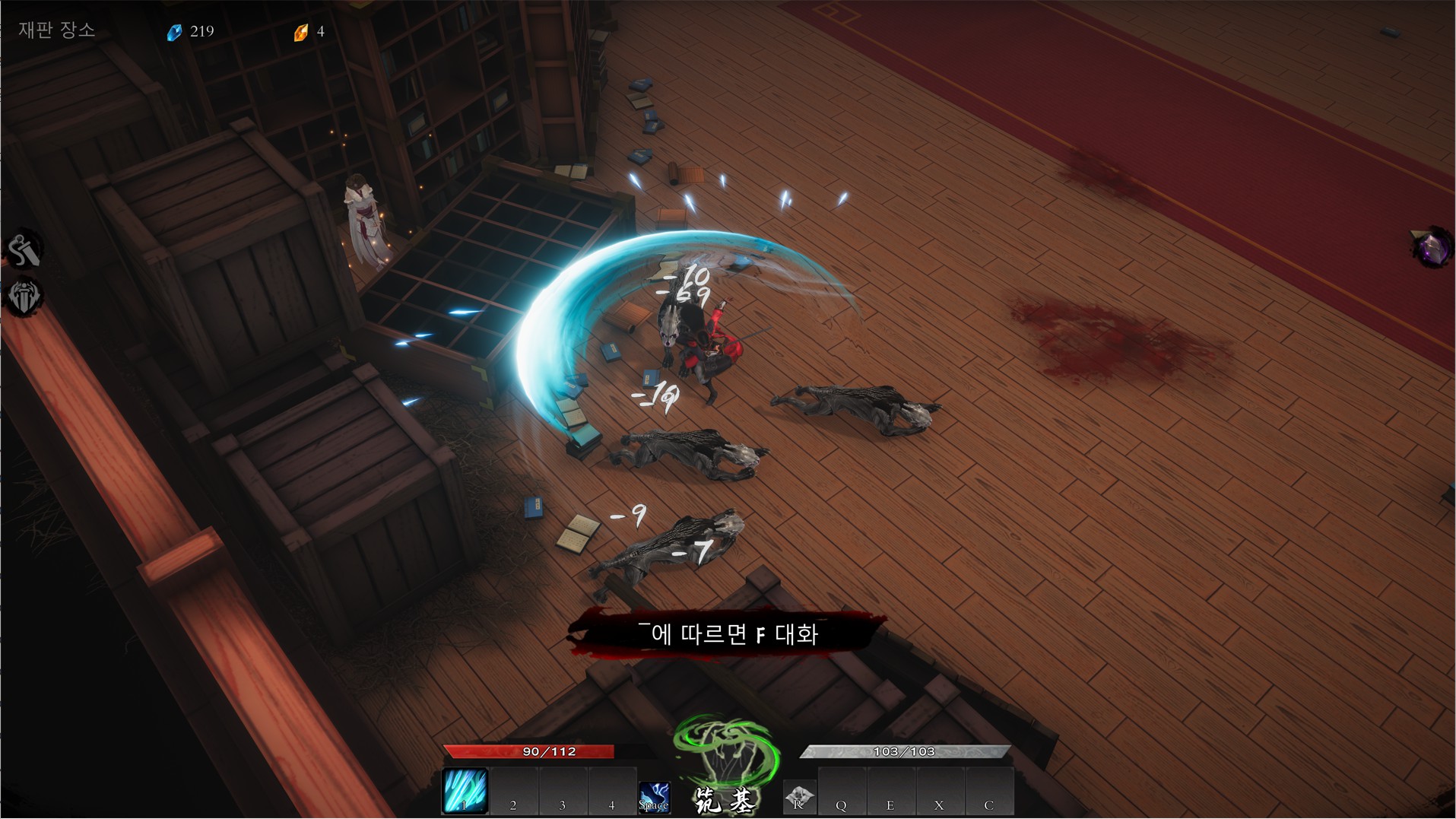This screenshot has width=1456, height=819.
Task: Activate the cyan slash skill in slot 1
Action: coord(465,791)
